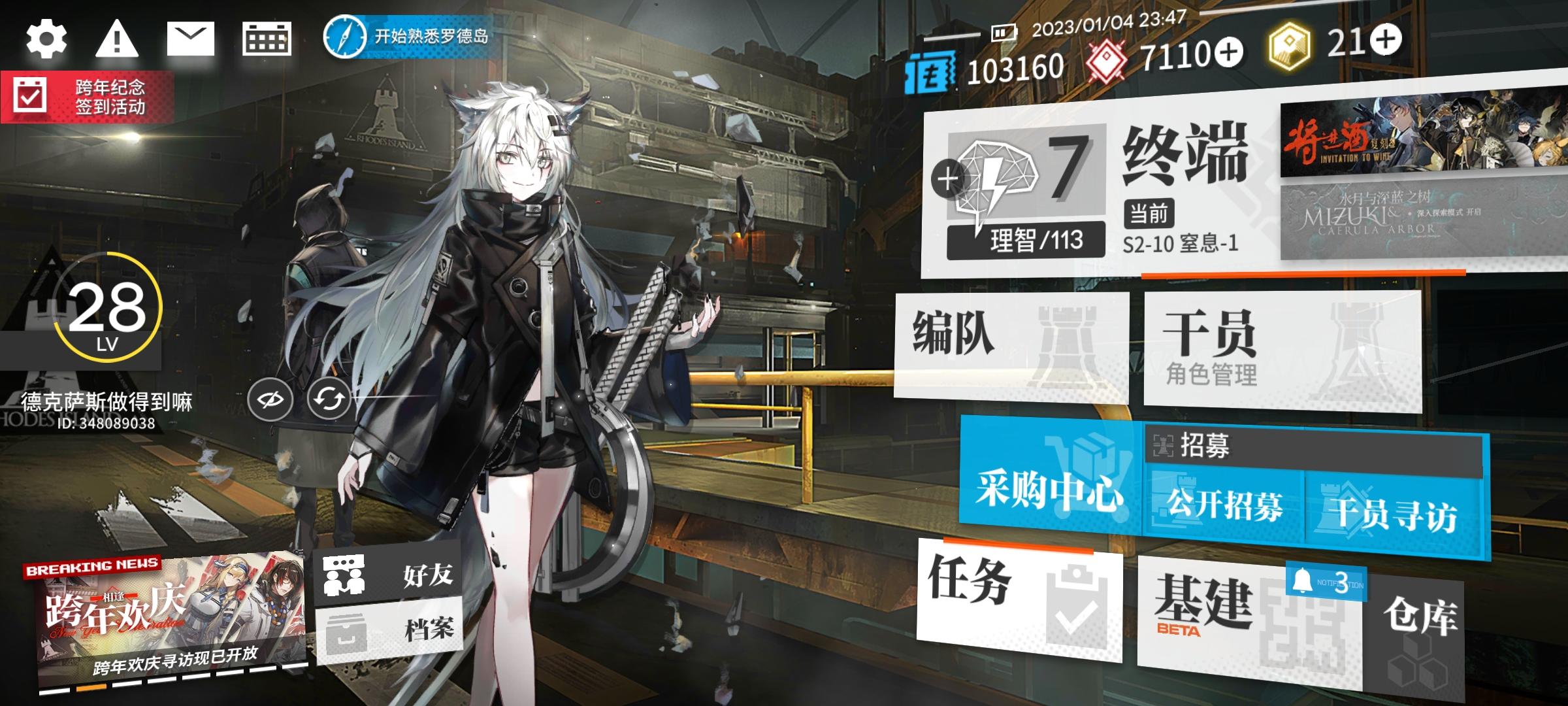Open the calendar events icon
The width and height of the screenshot is (1568, 706).
pos(267,39)
